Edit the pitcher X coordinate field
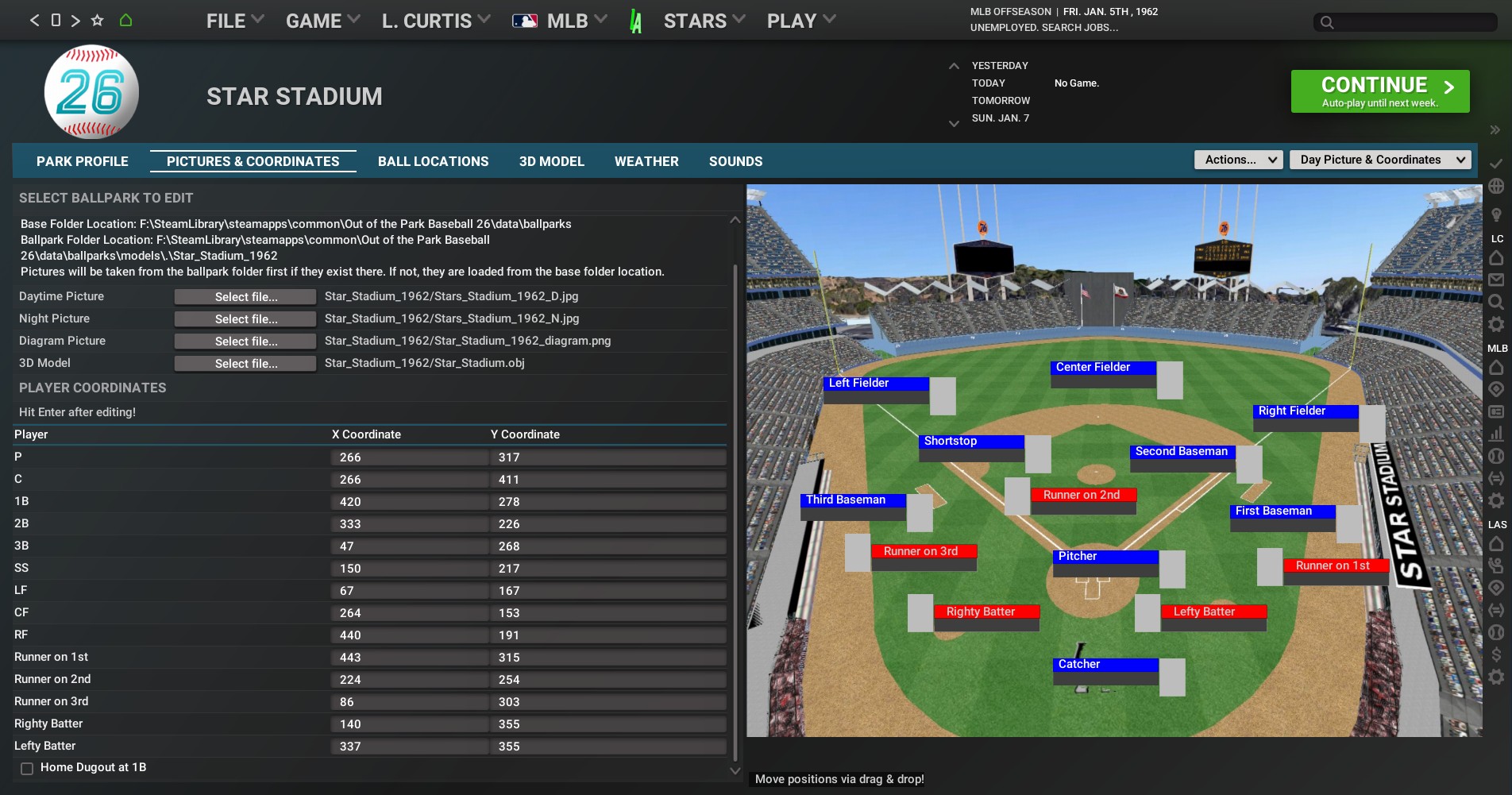The width and height of the screenshot is (1512, 795). (x=408, y=457)
